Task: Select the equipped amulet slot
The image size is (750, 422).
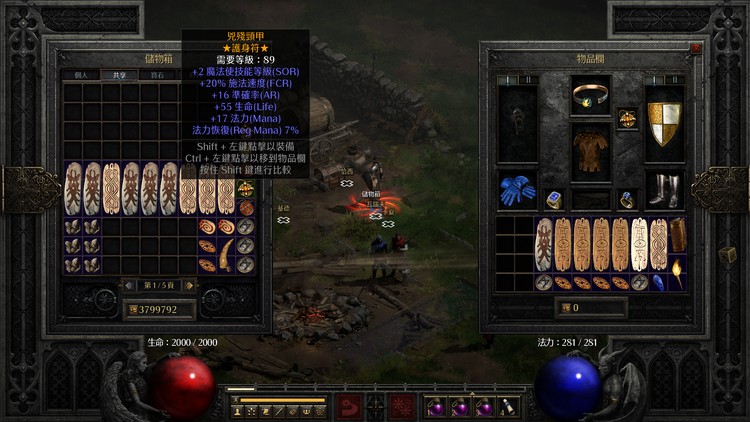Action: tap(627, 119)
